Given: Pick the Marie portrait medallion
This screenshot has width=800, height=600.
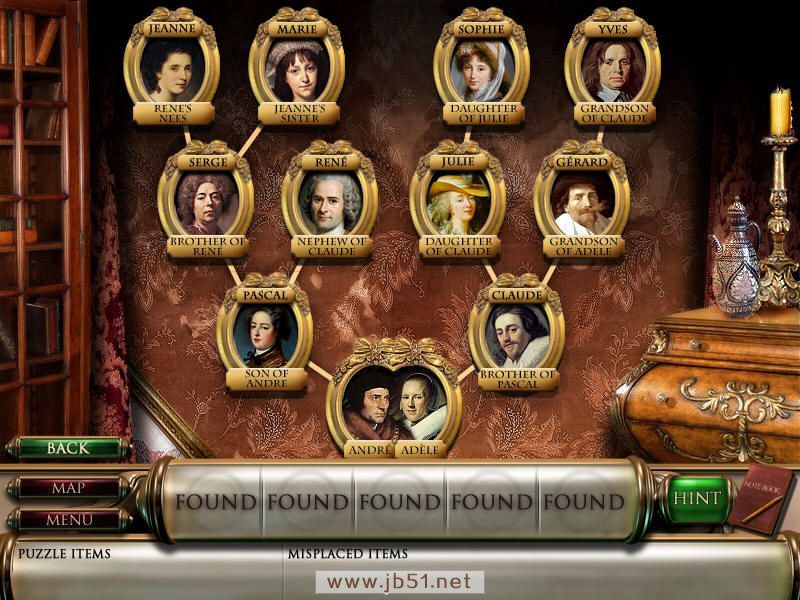Looking at the screenshot, I should tap(296, 69).
